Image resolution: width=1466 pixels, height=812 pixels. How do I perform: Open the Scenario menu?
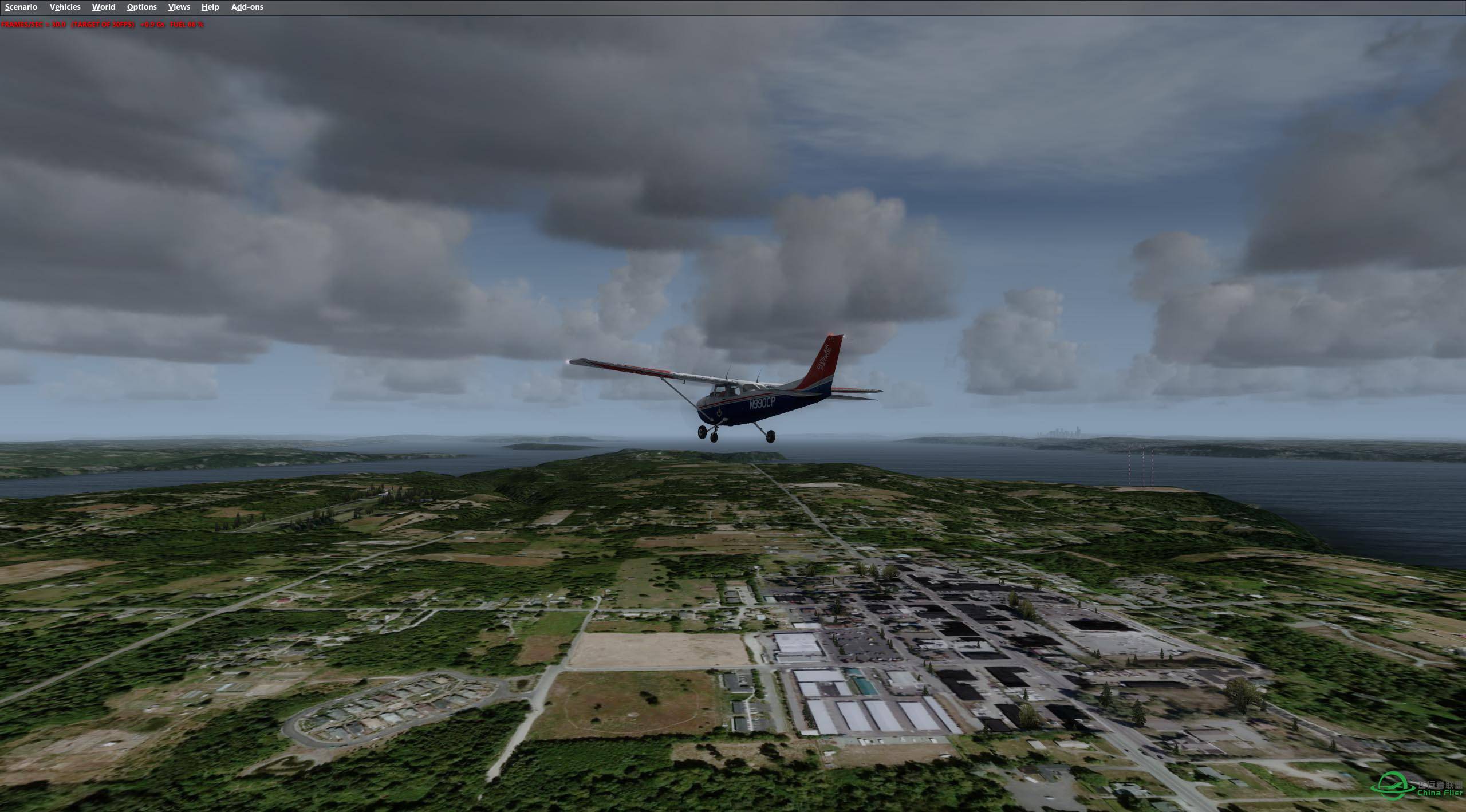[x=21, y=7]
